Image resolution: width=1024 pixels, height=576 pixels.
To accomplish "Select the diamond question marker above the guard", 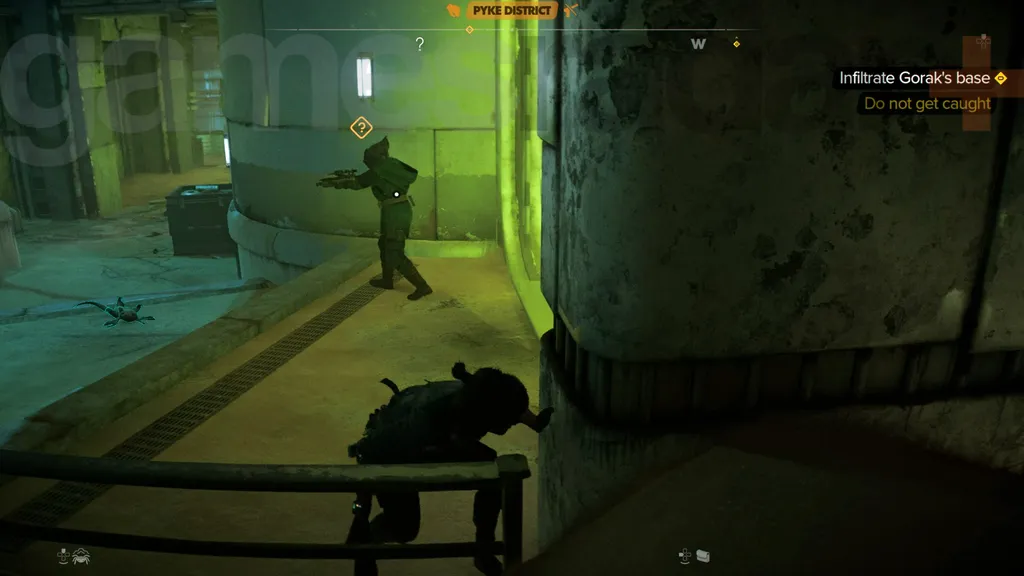I will pos(361,127).
